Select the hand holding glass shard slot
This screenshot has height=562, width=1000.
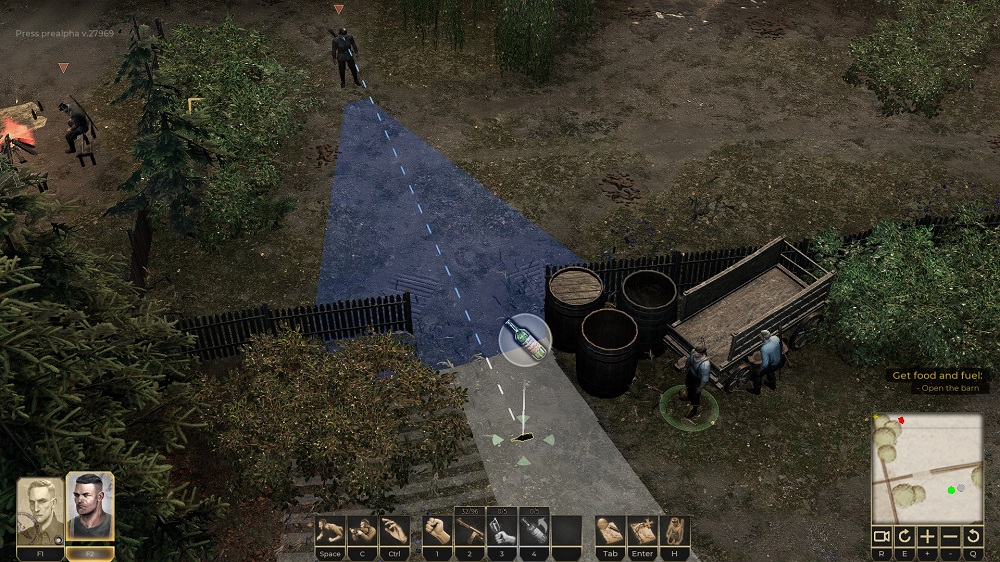tap(501, 531)
